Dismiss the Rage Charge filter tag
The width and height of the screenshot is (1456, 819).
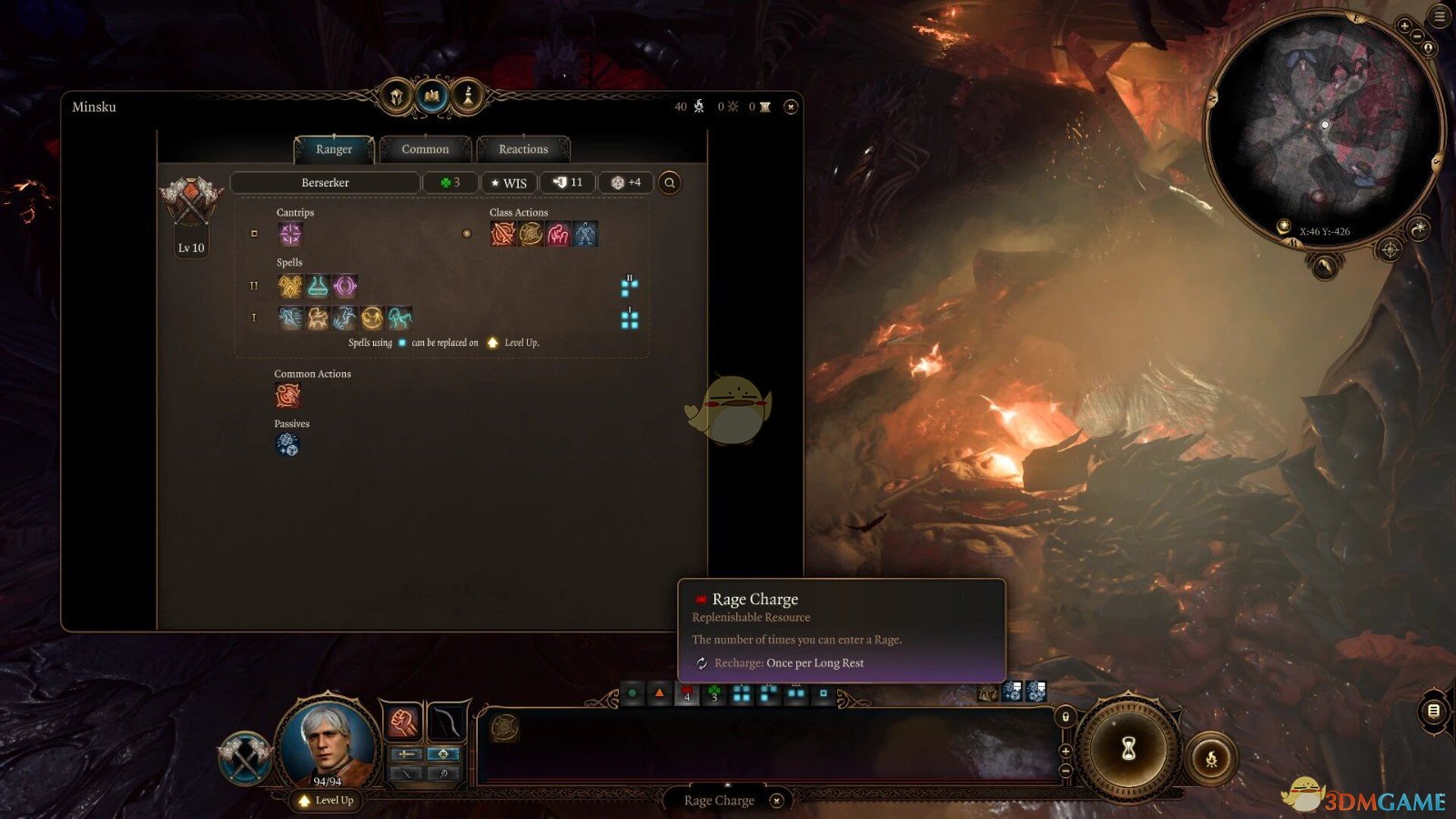click(776, 801)
